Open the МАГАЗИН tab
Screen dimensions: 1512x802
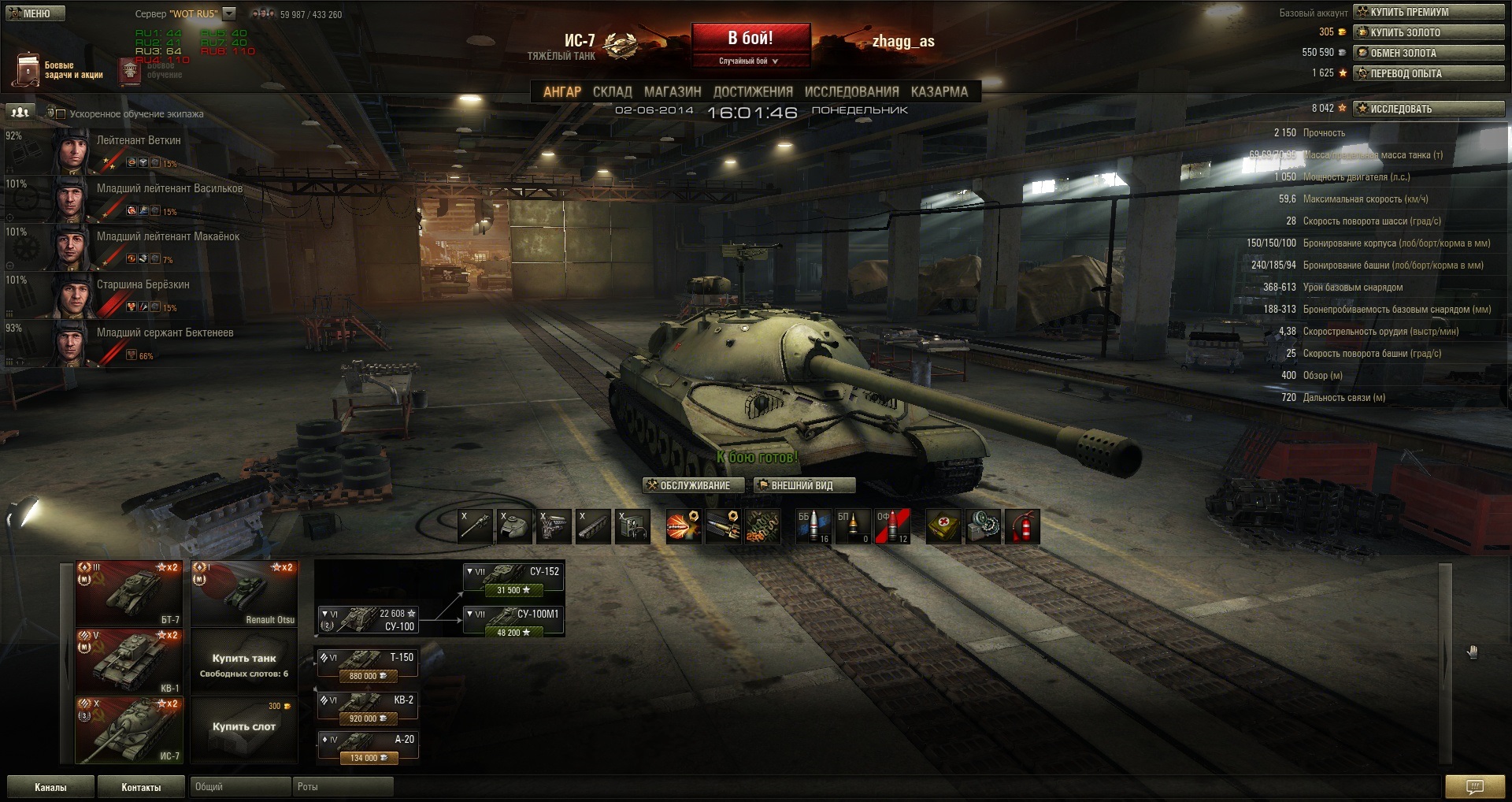pyautogui.click(x=673, y=91)
